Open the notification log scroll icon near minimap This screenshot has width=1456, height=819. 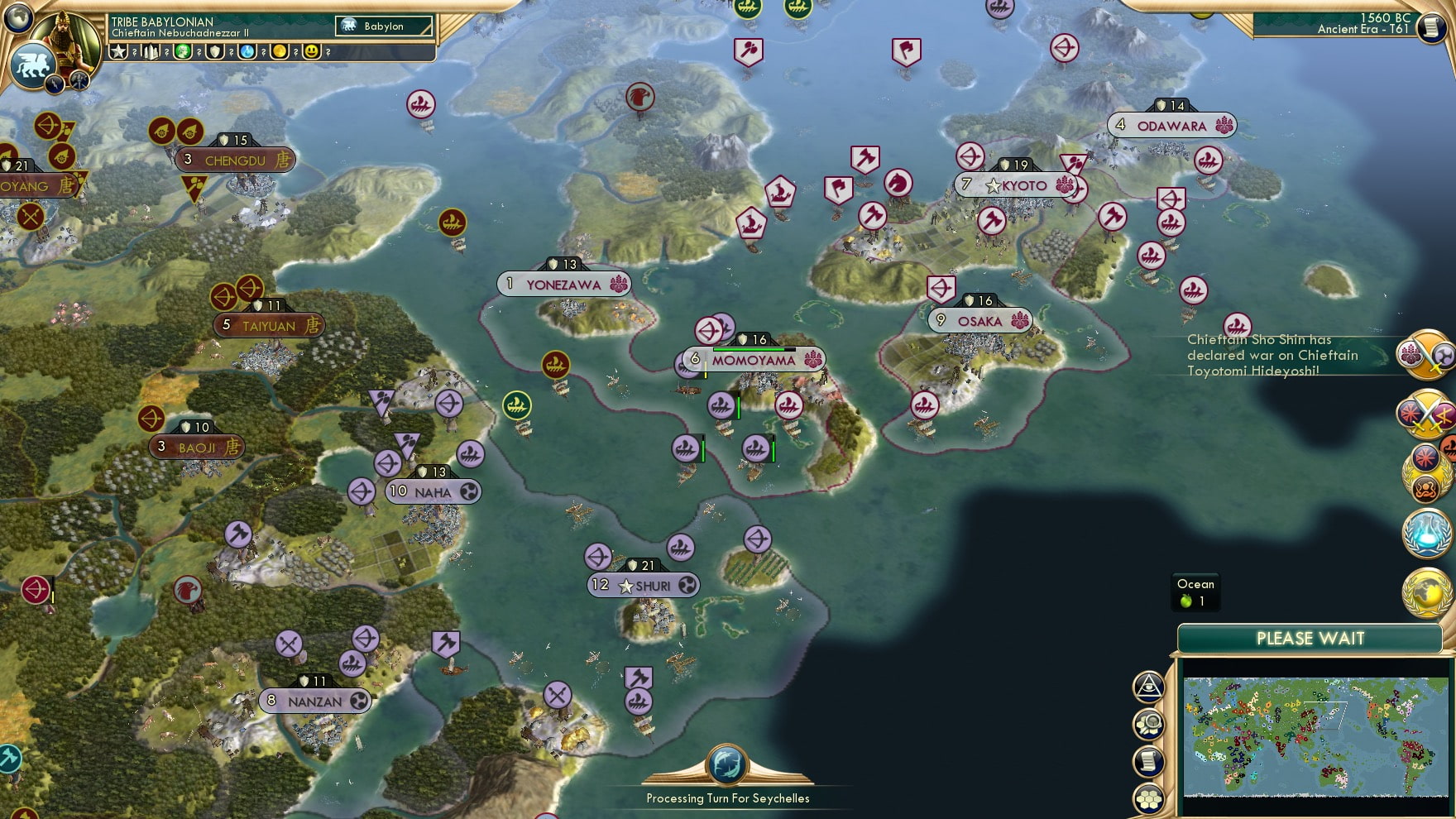click(x=1149, y=760)
